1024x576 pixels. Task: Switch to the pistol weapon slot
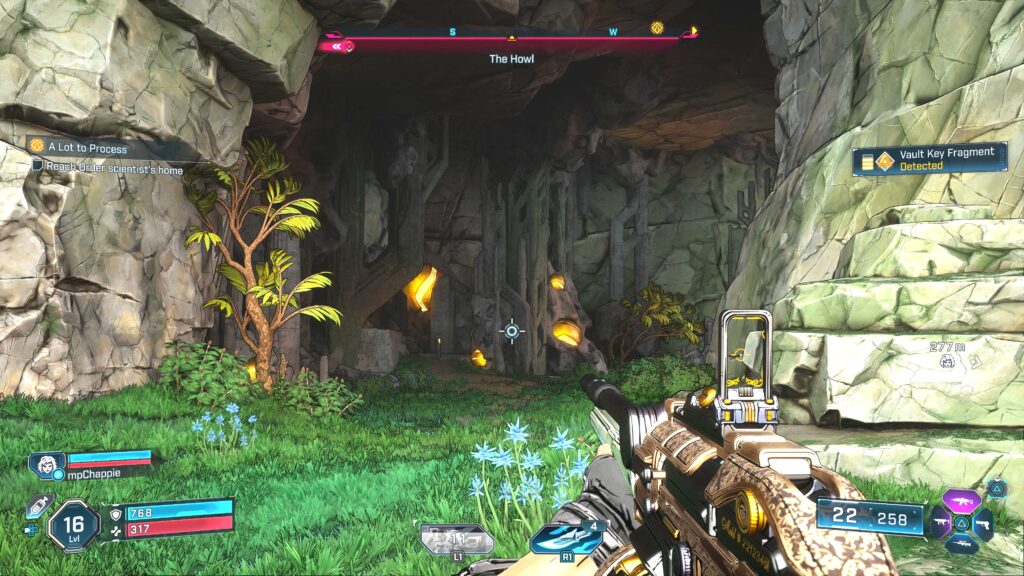click(983, 524)
